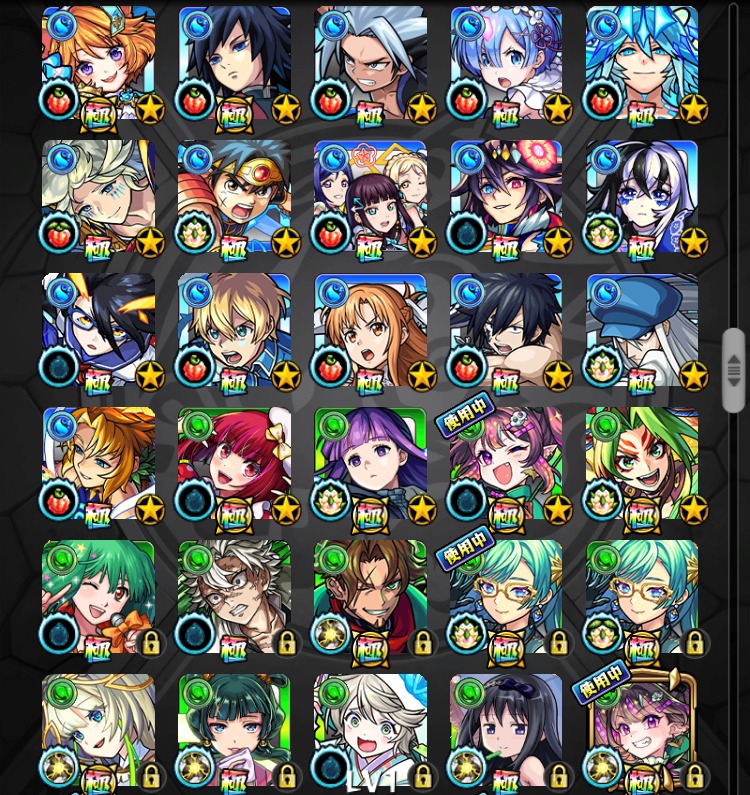Click the scrollbar handle beside the character list
This screenshot has width=750, height=795.
pyautogui.click(x=734, y=370)
